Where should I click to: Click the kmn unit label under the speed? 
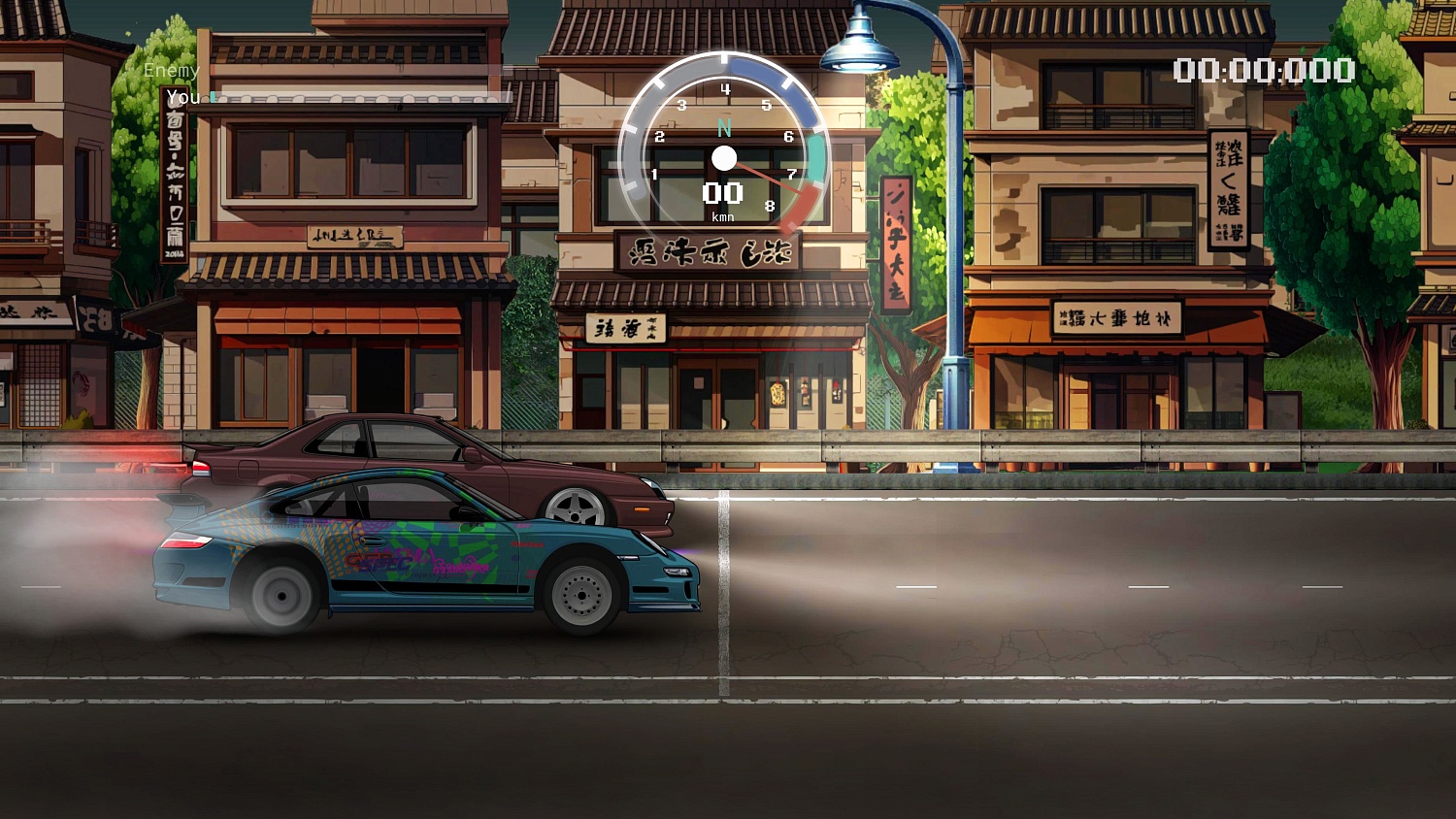coord(723,217)
